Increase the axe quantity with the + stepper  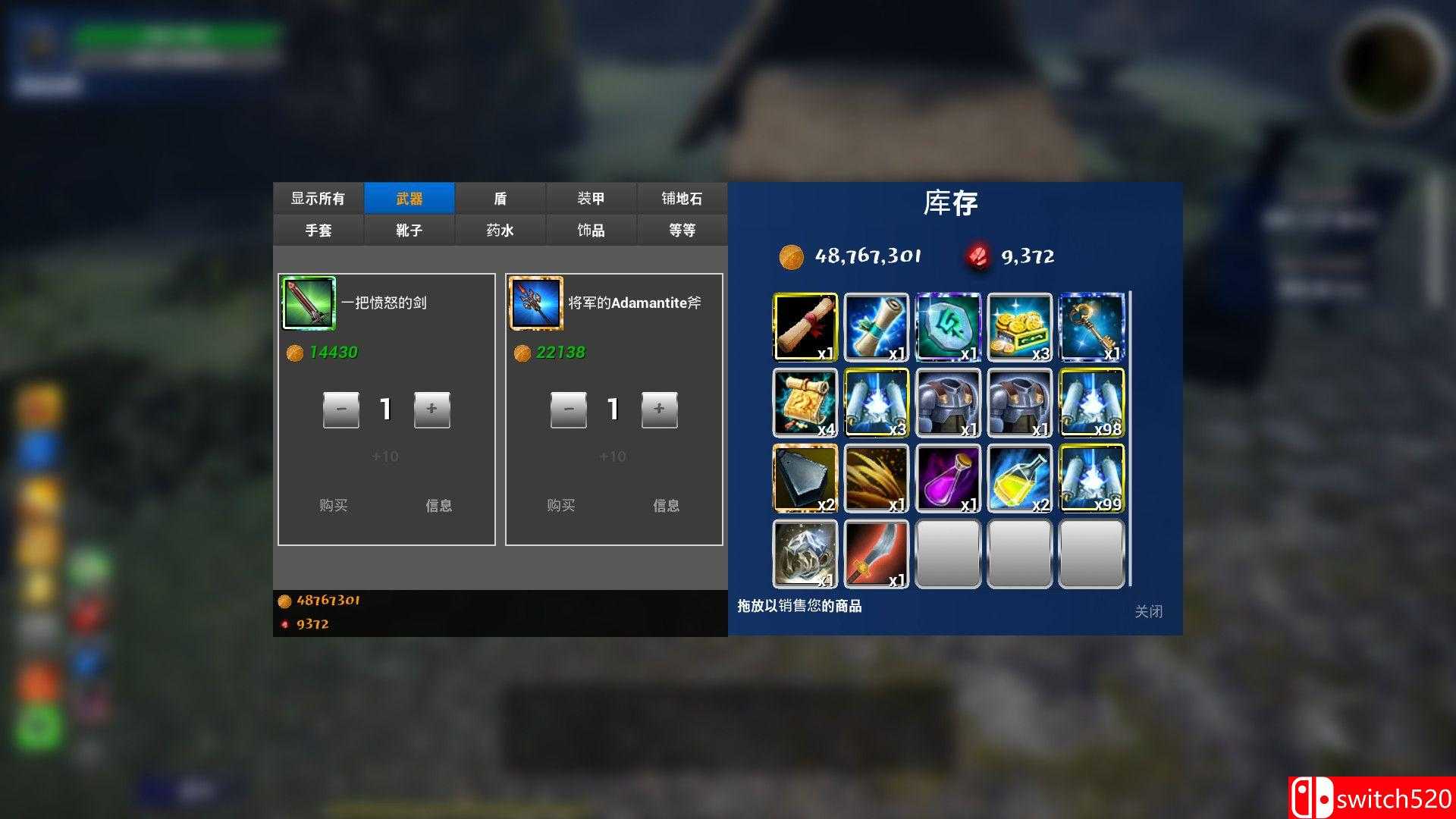click(660, 409)
